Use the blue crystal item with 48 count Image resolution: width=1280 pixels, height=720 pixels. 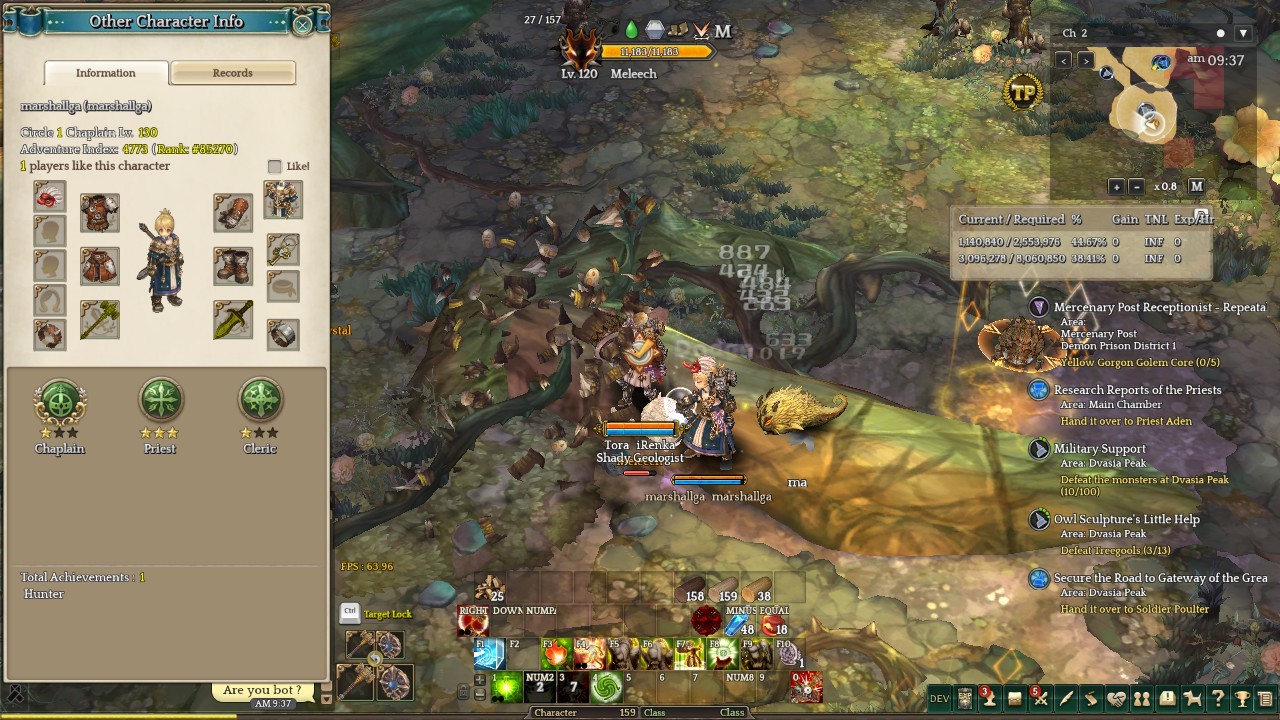click(738, 622)
